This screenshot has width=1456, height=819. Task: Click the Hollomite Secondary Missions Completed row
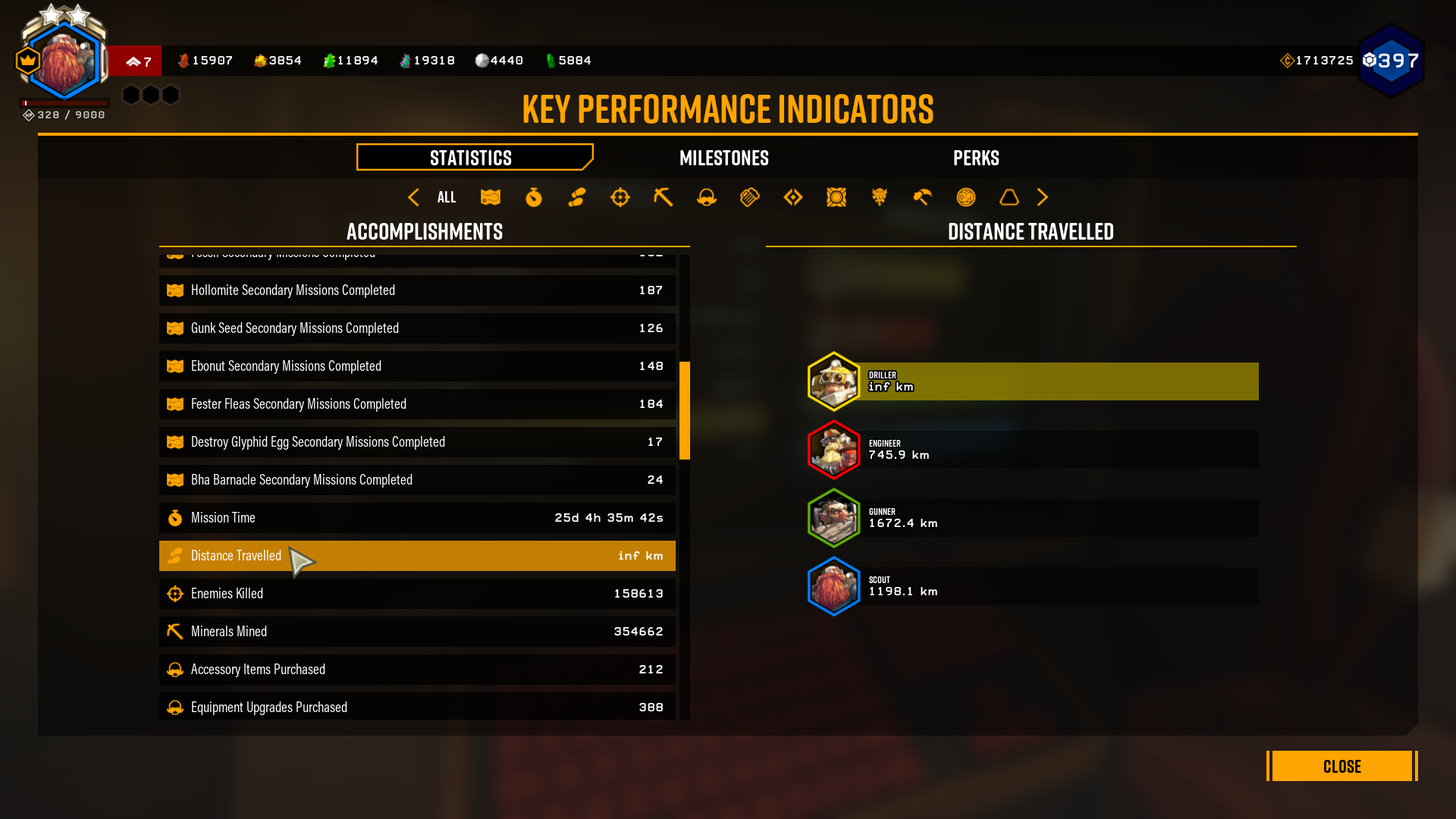pyautogui.click(x=417, y=290)
